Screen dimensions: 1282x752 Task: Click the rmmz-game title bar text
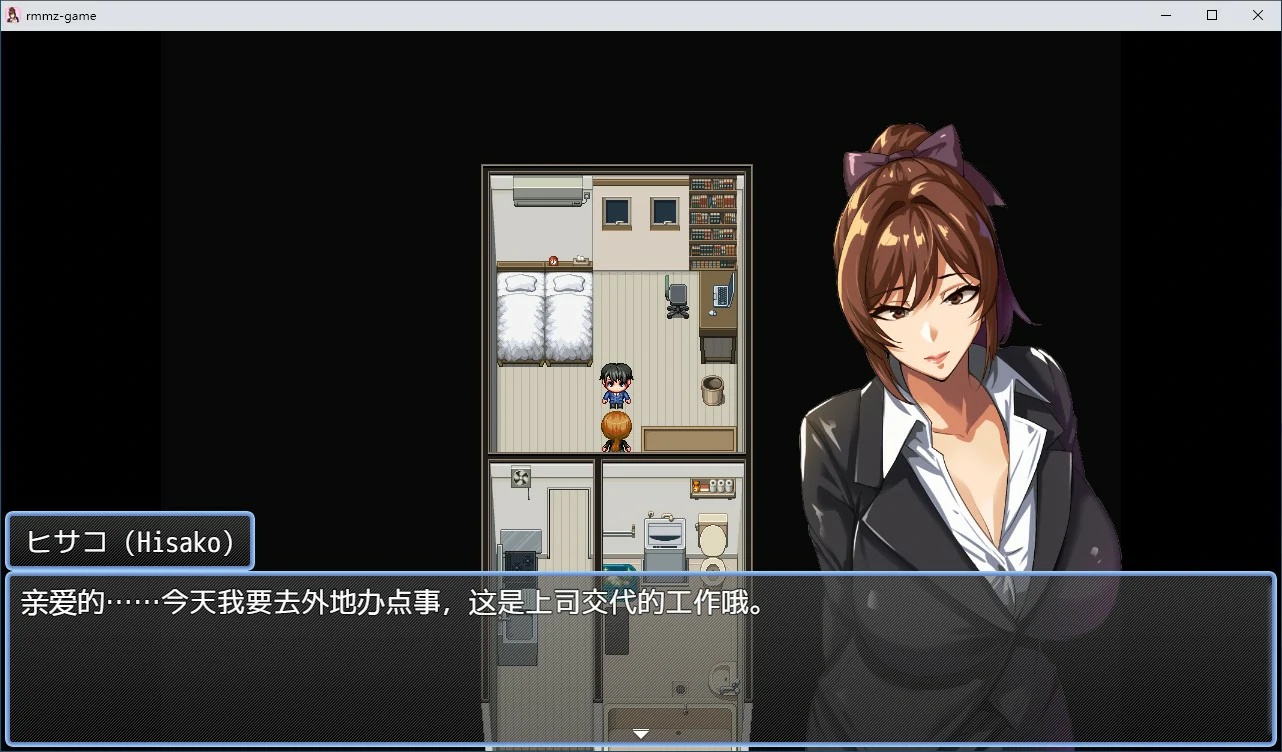pyautogui.click(x=63, y=14)
